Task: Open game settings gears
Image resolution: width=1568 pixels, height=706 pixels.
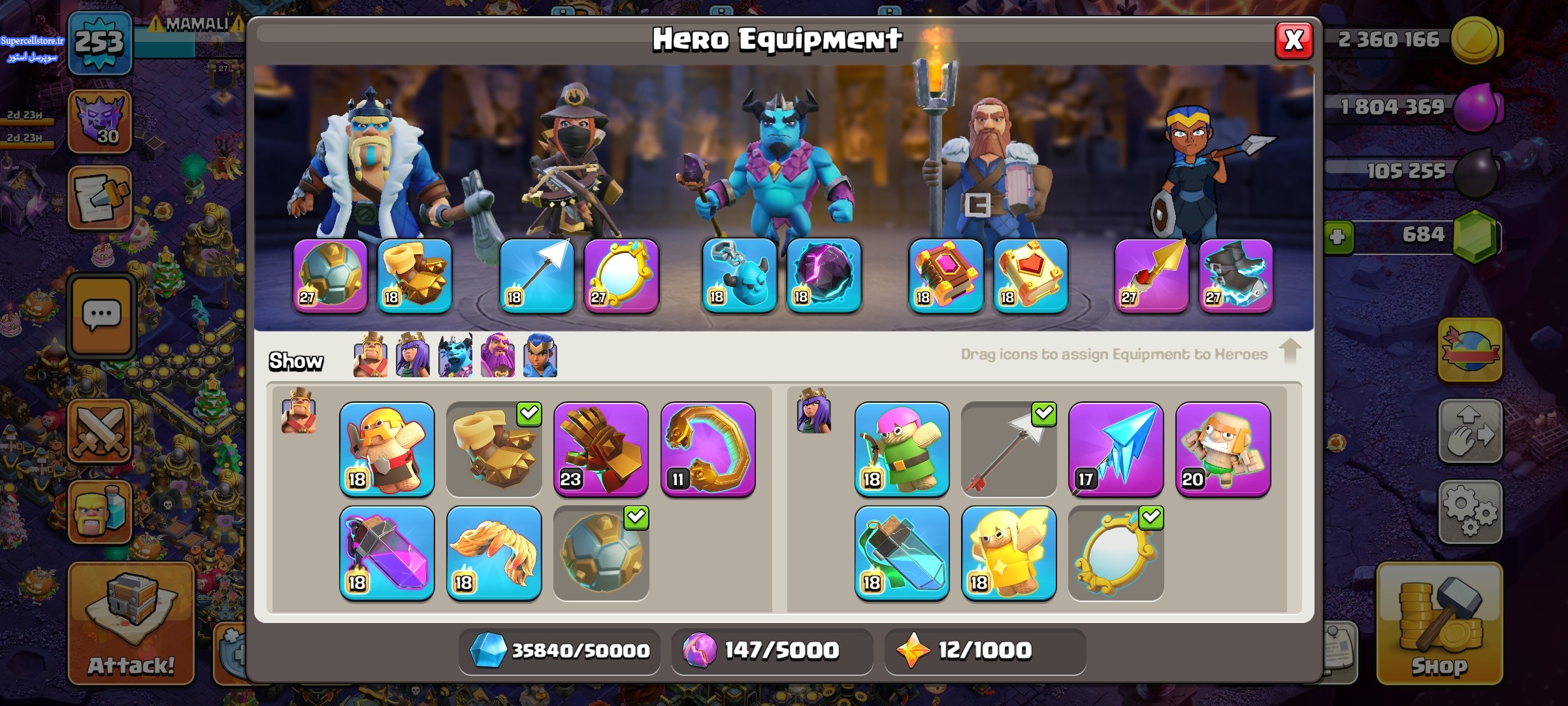Action: (x=1469, y=512)
